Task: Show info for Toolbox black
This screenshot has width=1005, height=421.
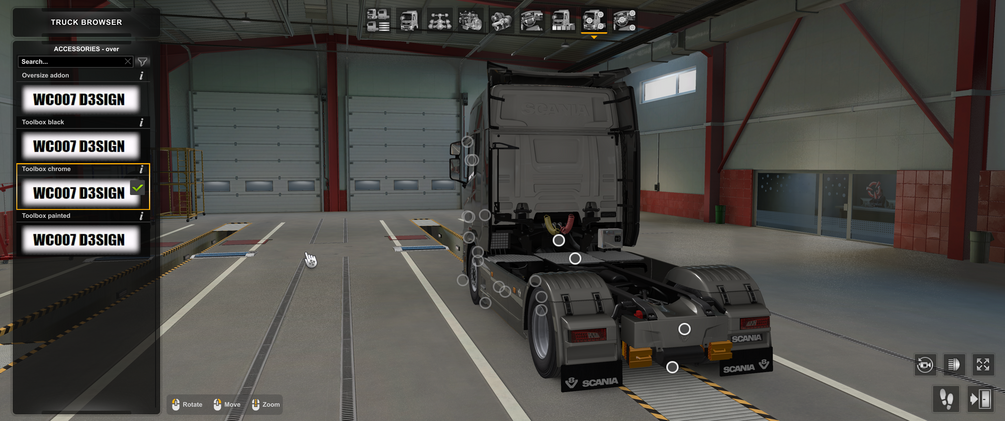Action: point(141,122)
